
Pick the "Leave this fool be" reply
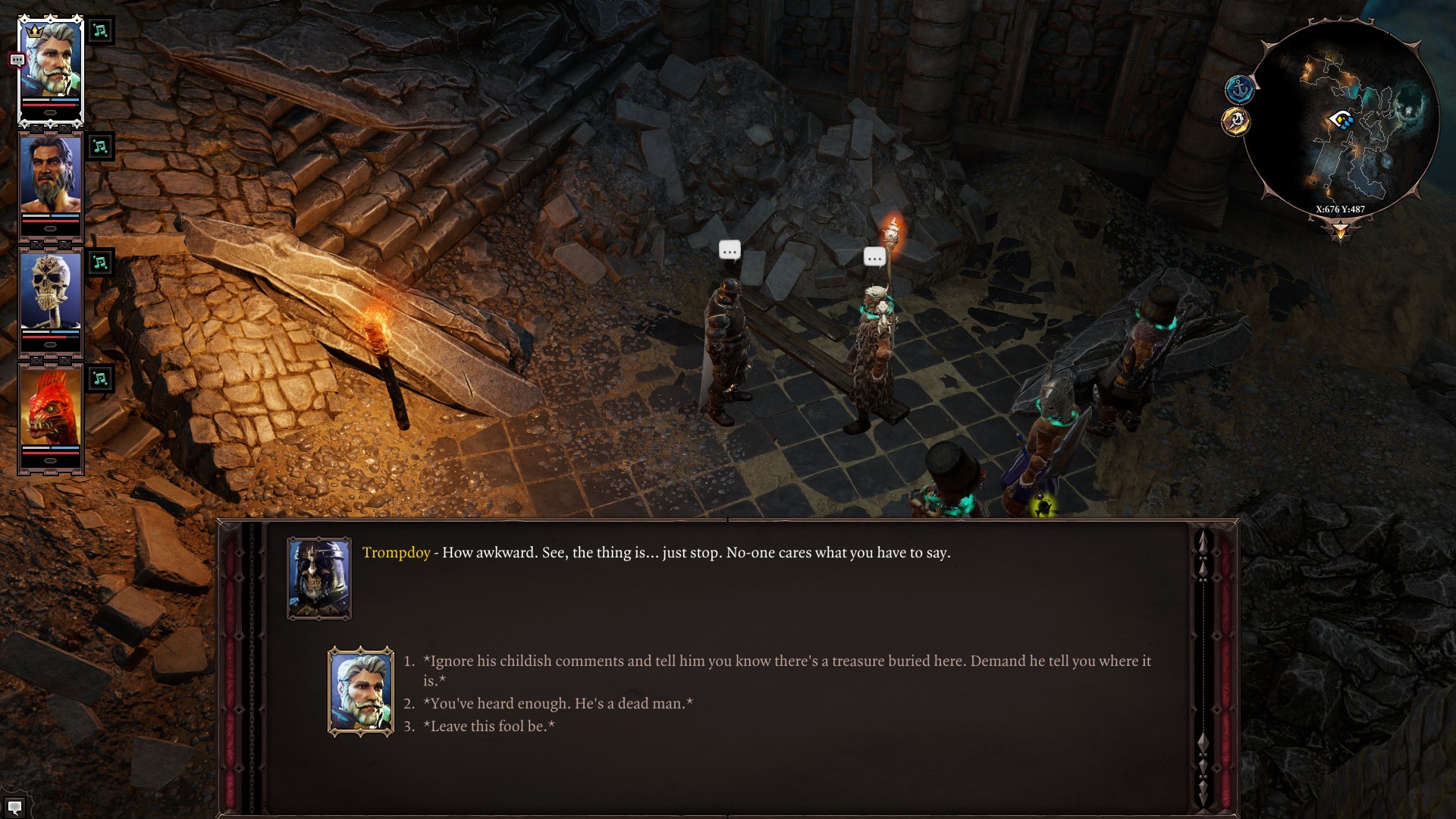click(x=488, y=726)
